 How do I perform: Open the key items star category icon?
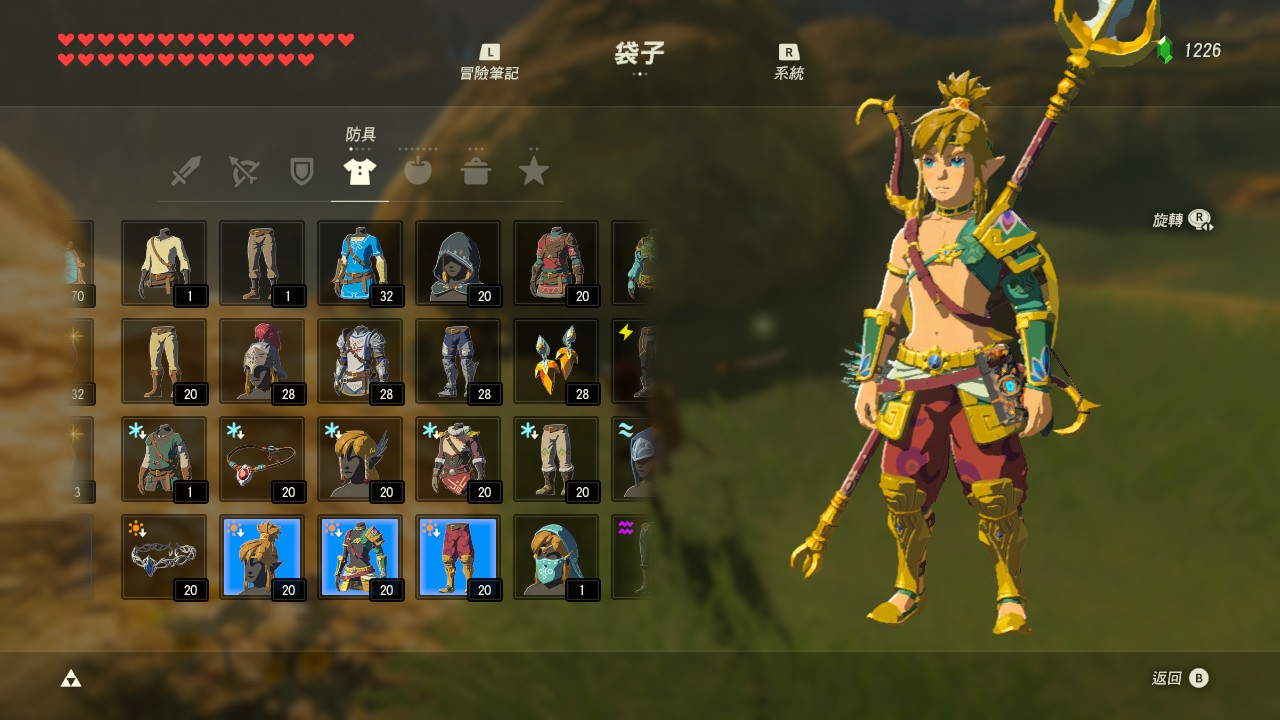click(x=534, y=170)
